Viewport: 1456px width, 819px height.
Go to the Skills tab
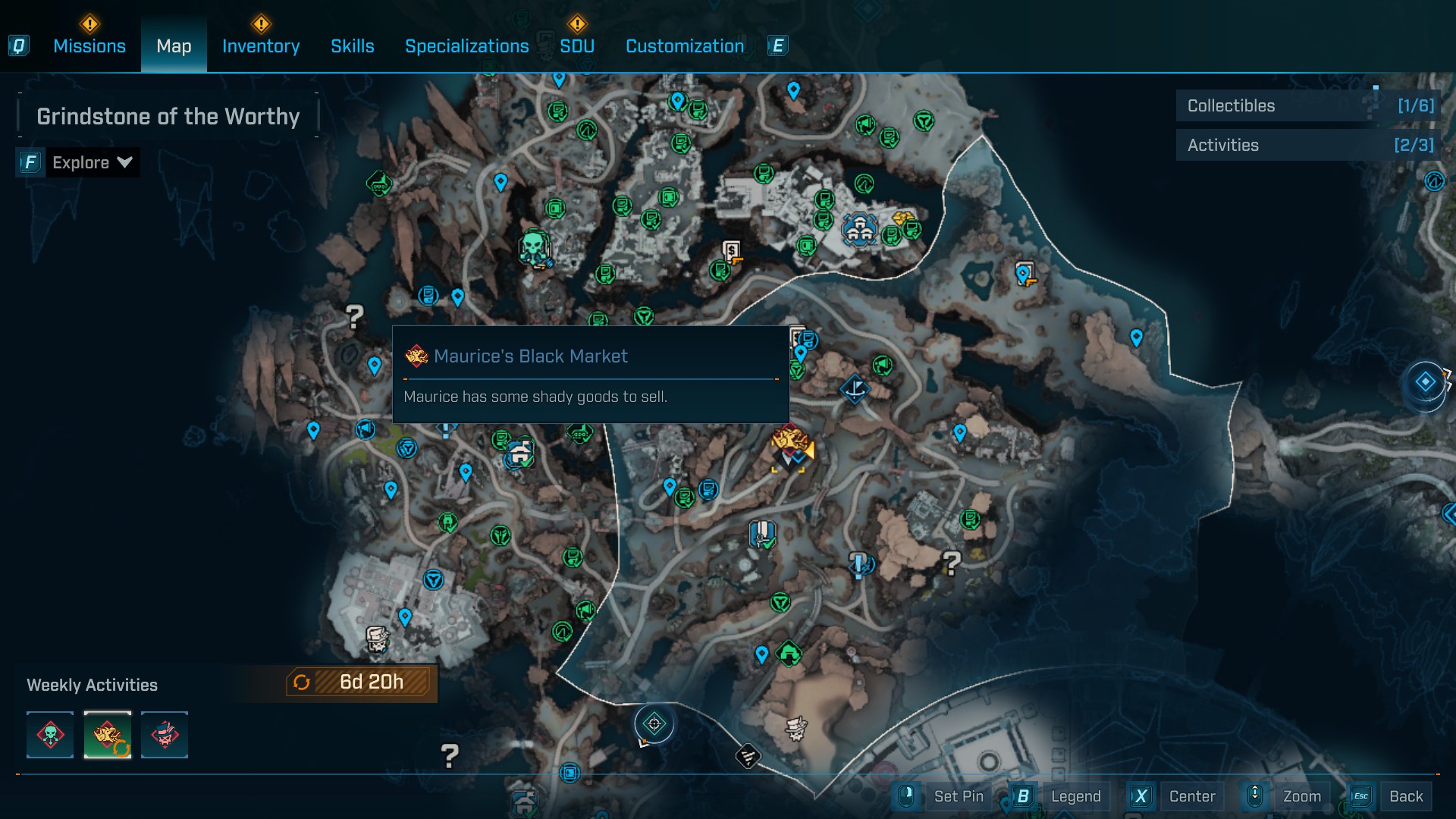(353, 46)
